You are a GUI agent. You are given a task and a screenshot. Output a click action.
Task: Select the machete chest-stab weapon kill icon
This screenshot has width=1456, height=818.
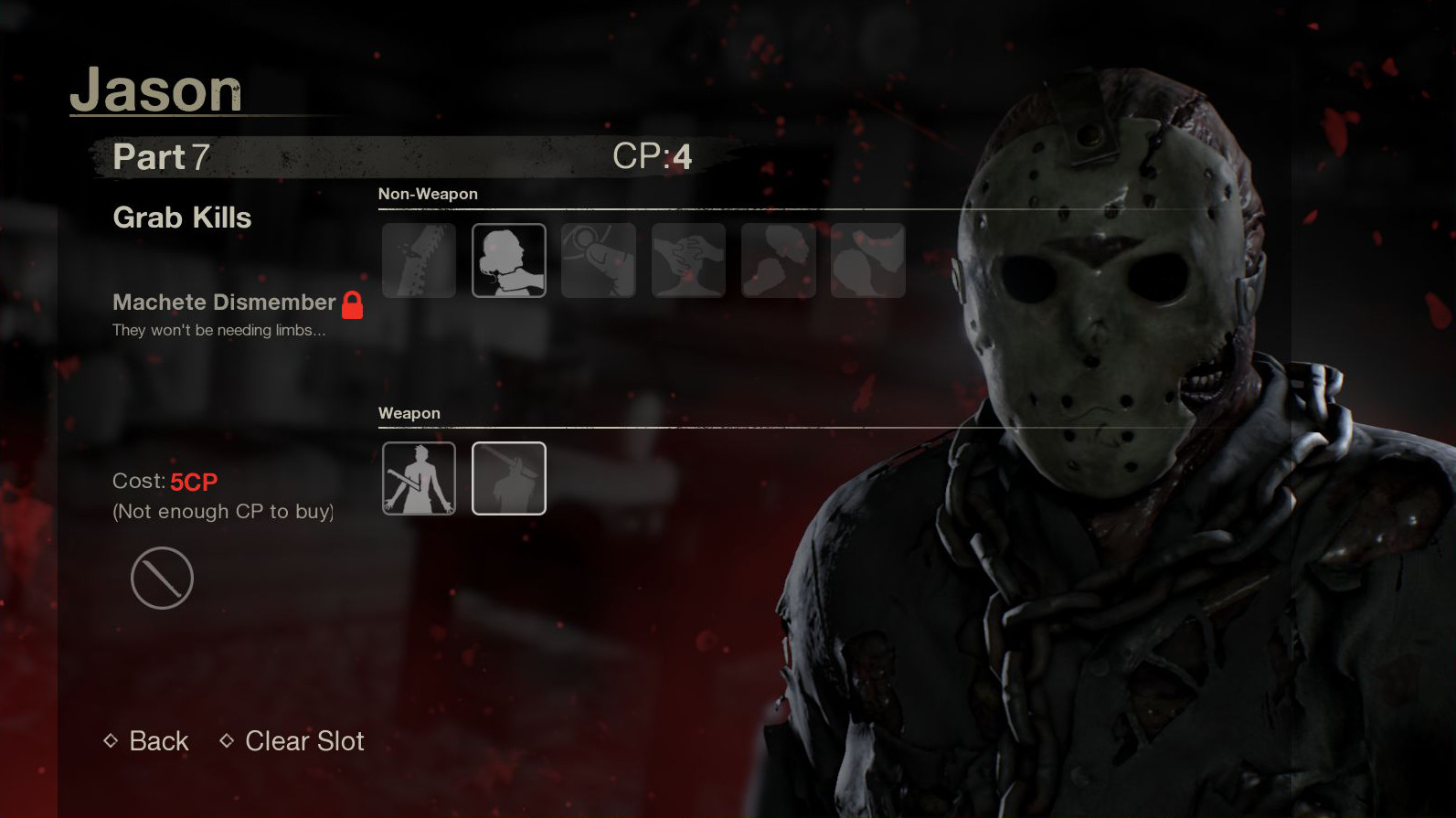click(419, 478)
